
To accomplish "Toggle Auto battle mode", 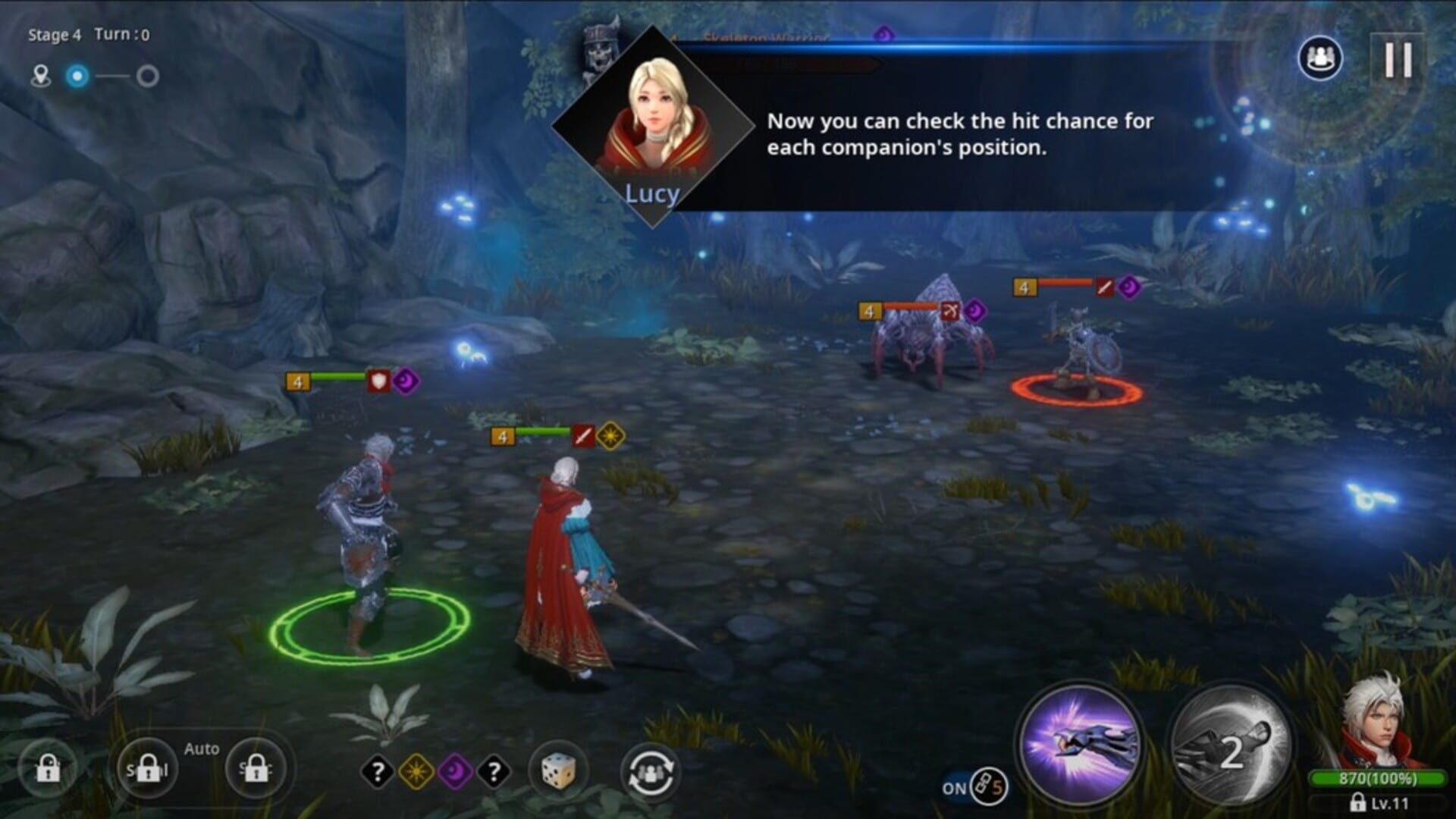I will [x=201, y=749].
